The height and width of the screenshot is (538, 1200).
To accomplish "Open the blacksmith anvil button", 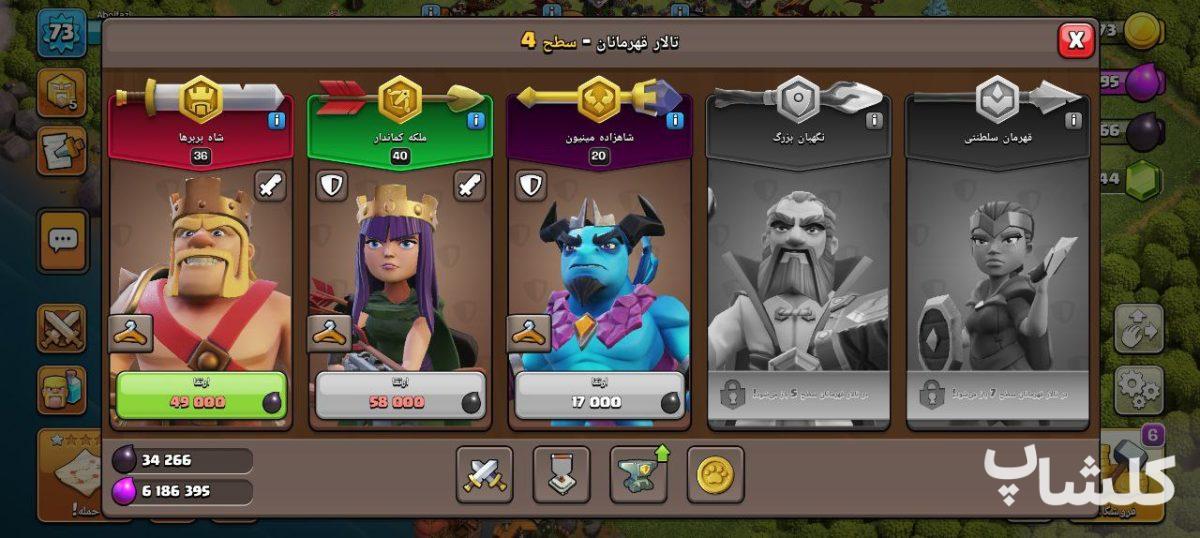I will [638, 475].
